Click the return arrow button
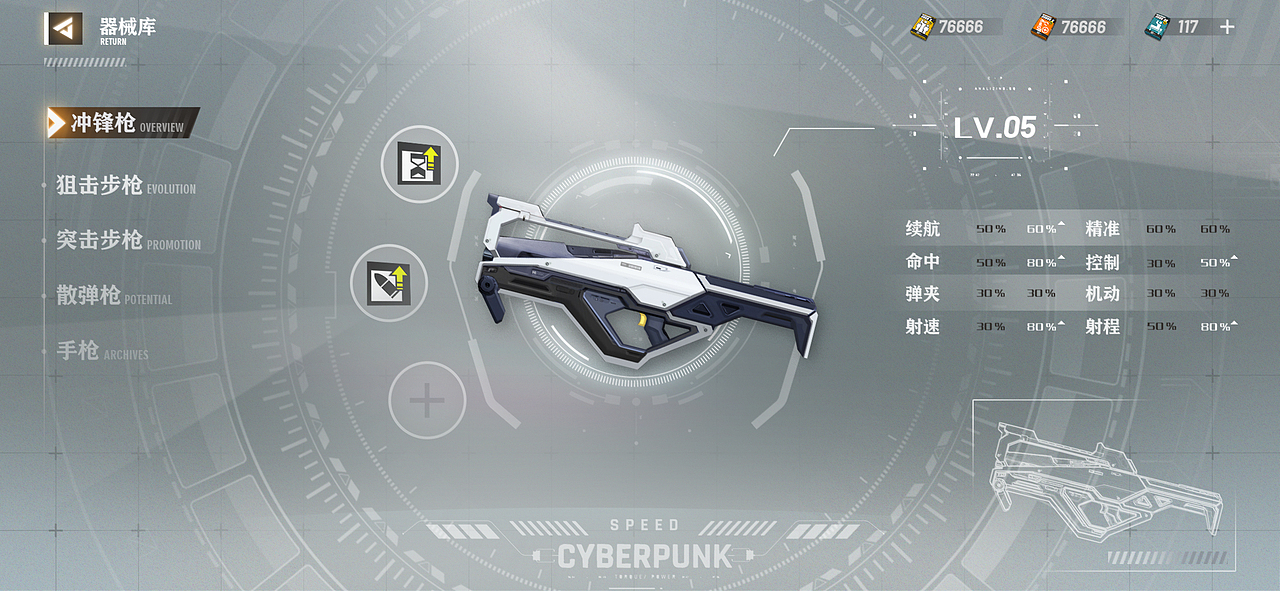This screenshot has width=1280, height=591. click(x=63, y=28)
